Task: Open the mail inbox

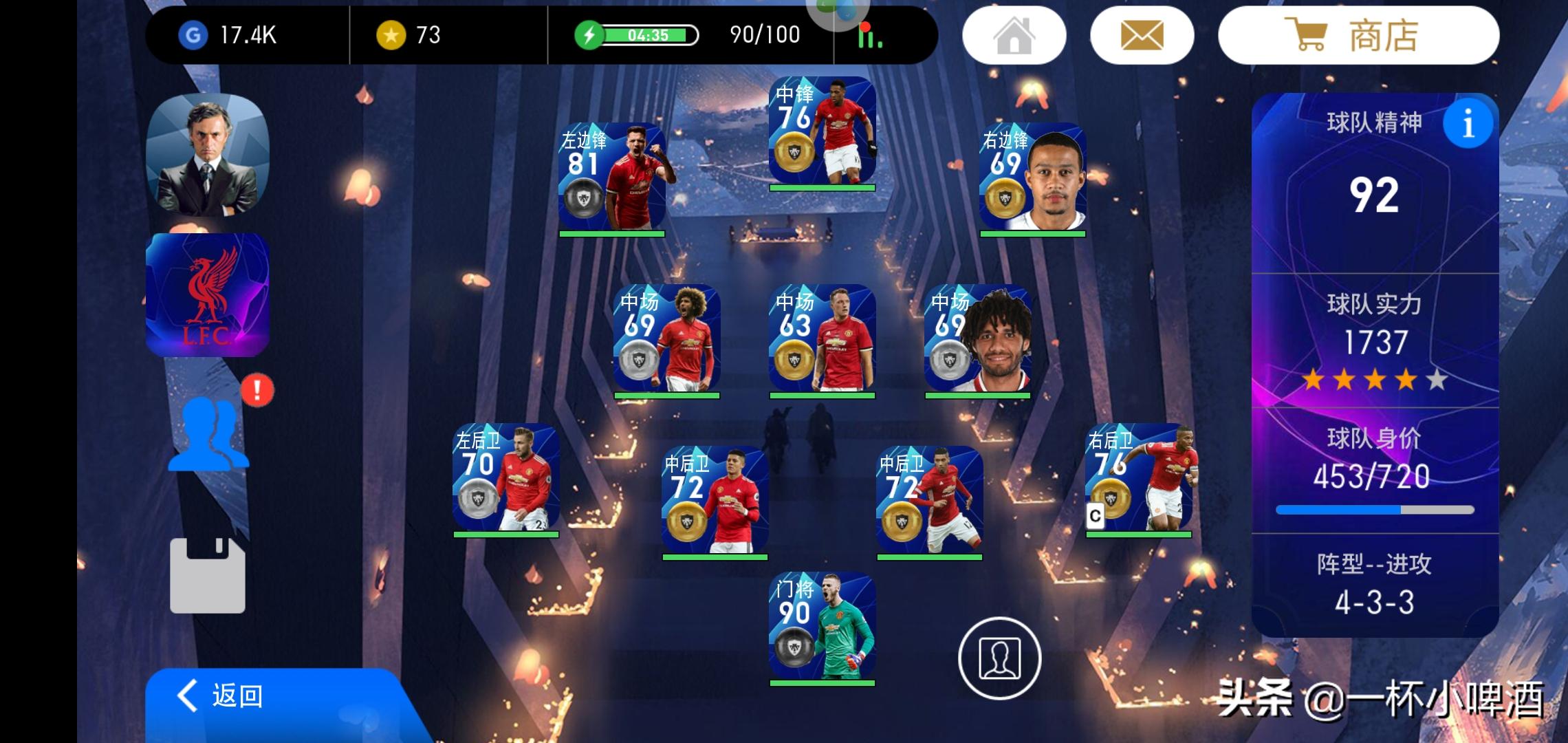Action: [x=1142, y=36]
